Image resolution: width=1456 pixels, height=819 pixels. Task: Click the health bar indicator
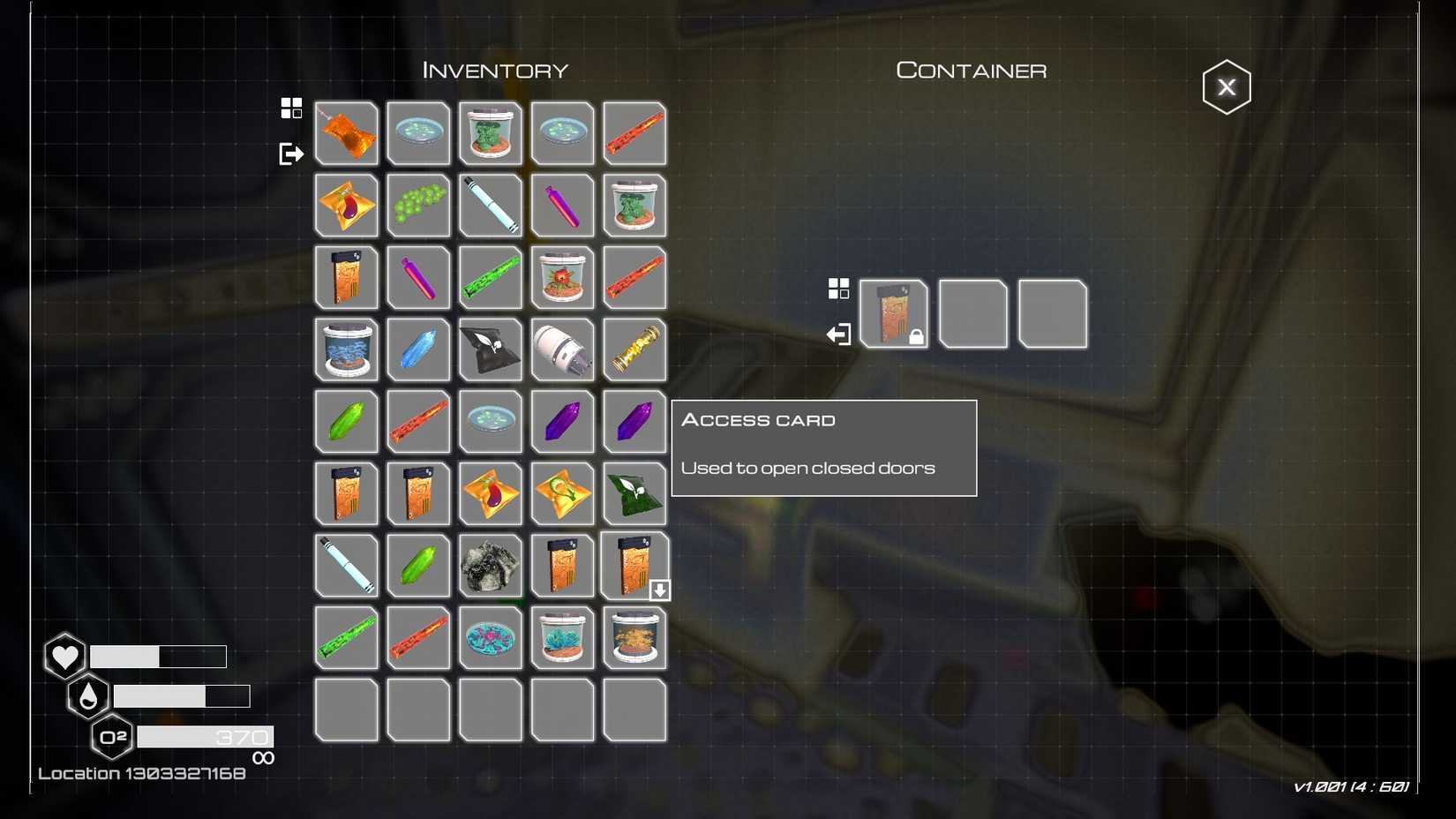pyautogui.click(x=159, y=657)
